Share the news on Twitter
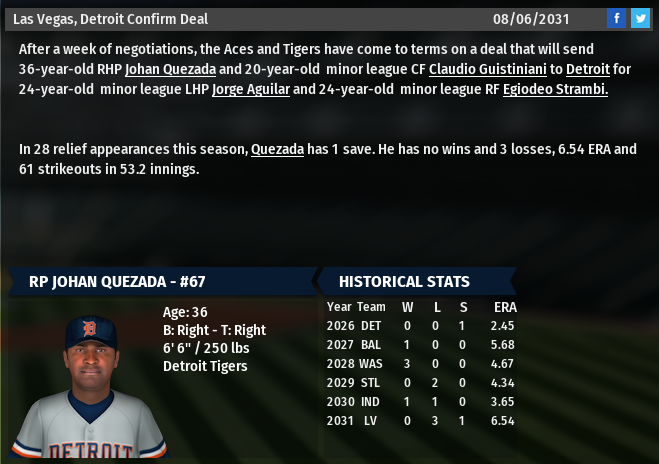Viewport: 659px width, 464px height. [640, 18]
